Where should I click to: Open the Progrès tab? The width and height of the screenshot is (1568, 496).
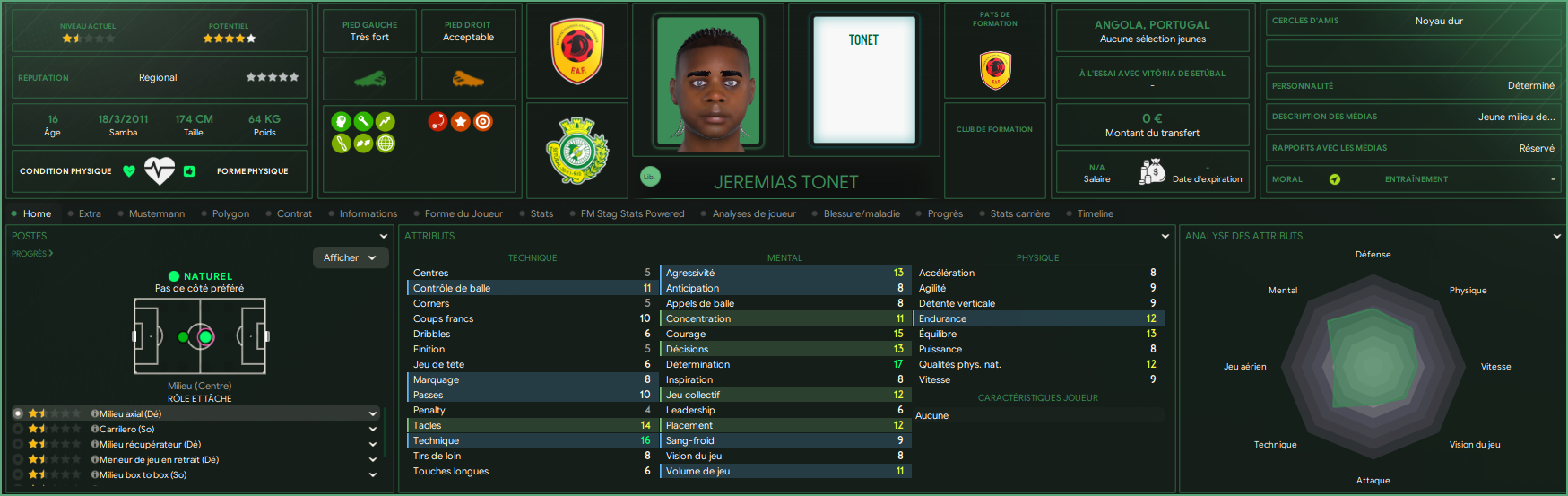945,213
